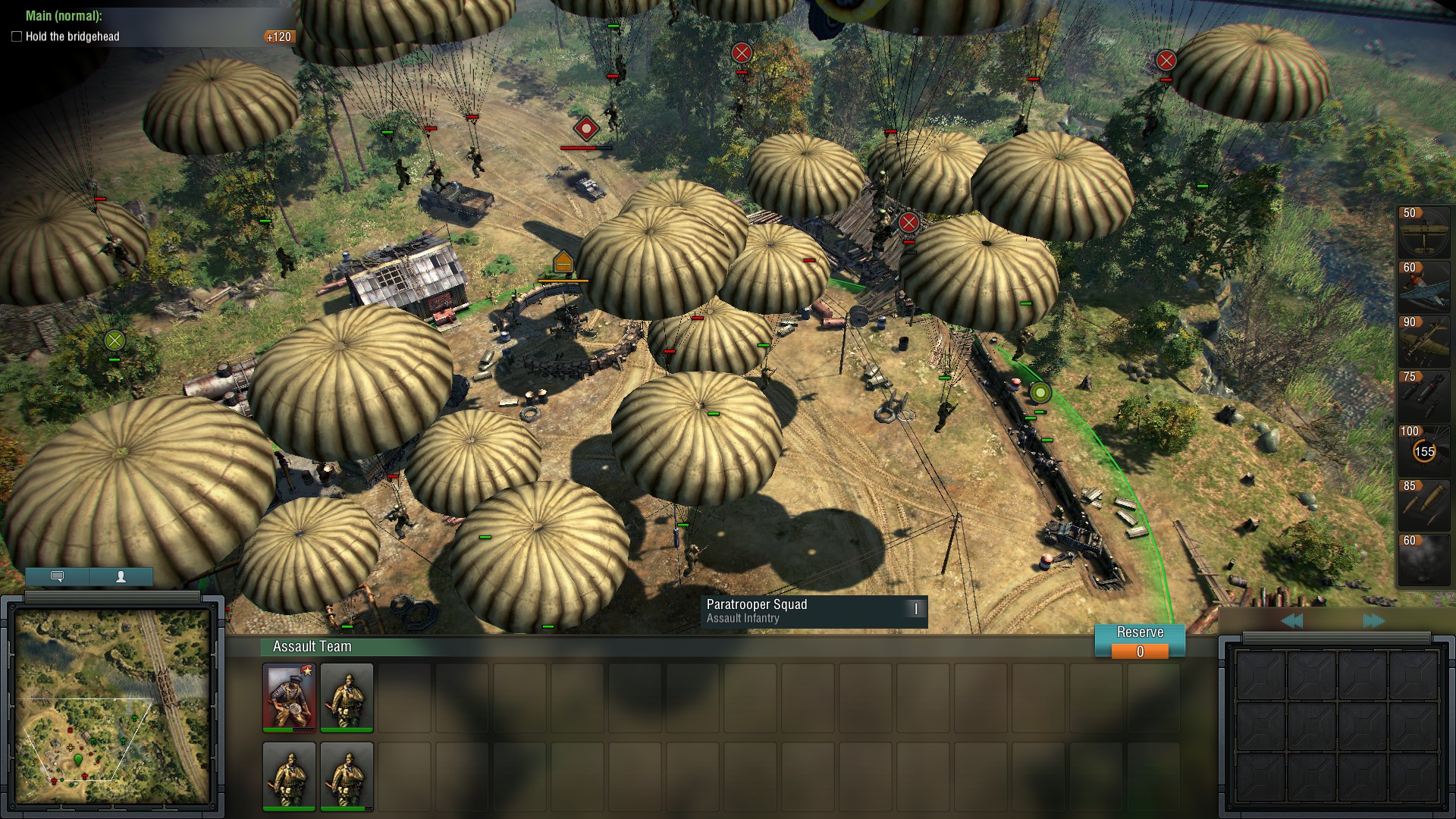
Task: Select the 60-point fighter plane air support
Action: pos(1423,287)
